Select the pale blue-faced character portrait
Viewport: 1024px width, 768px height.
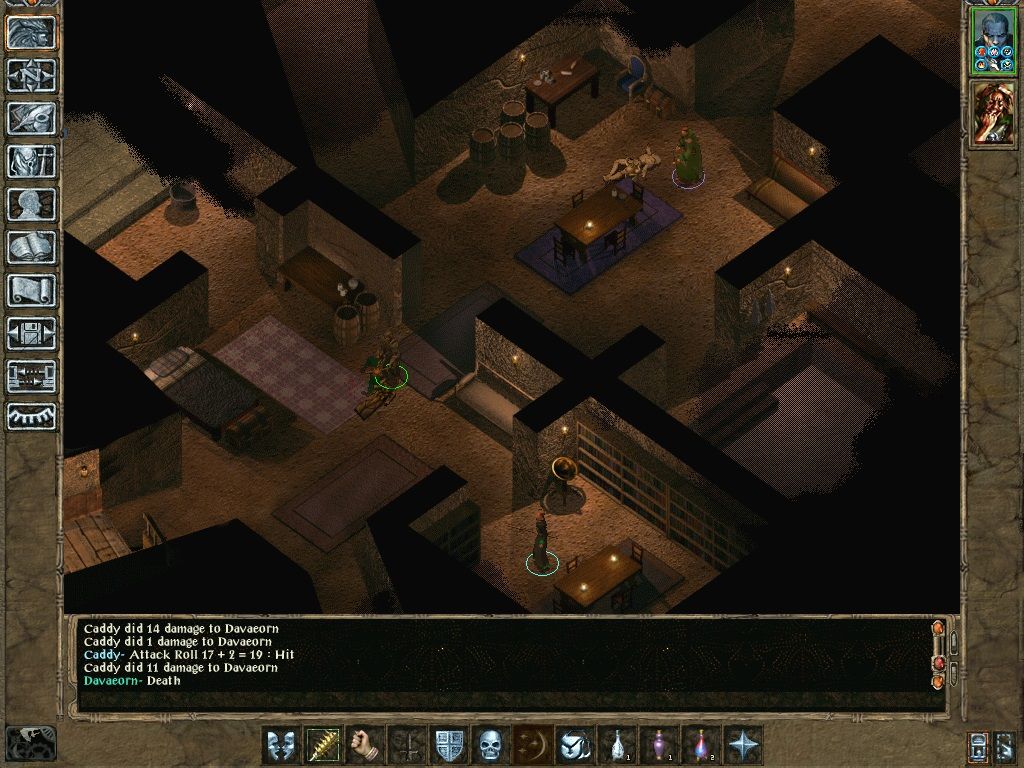point(991,41)
